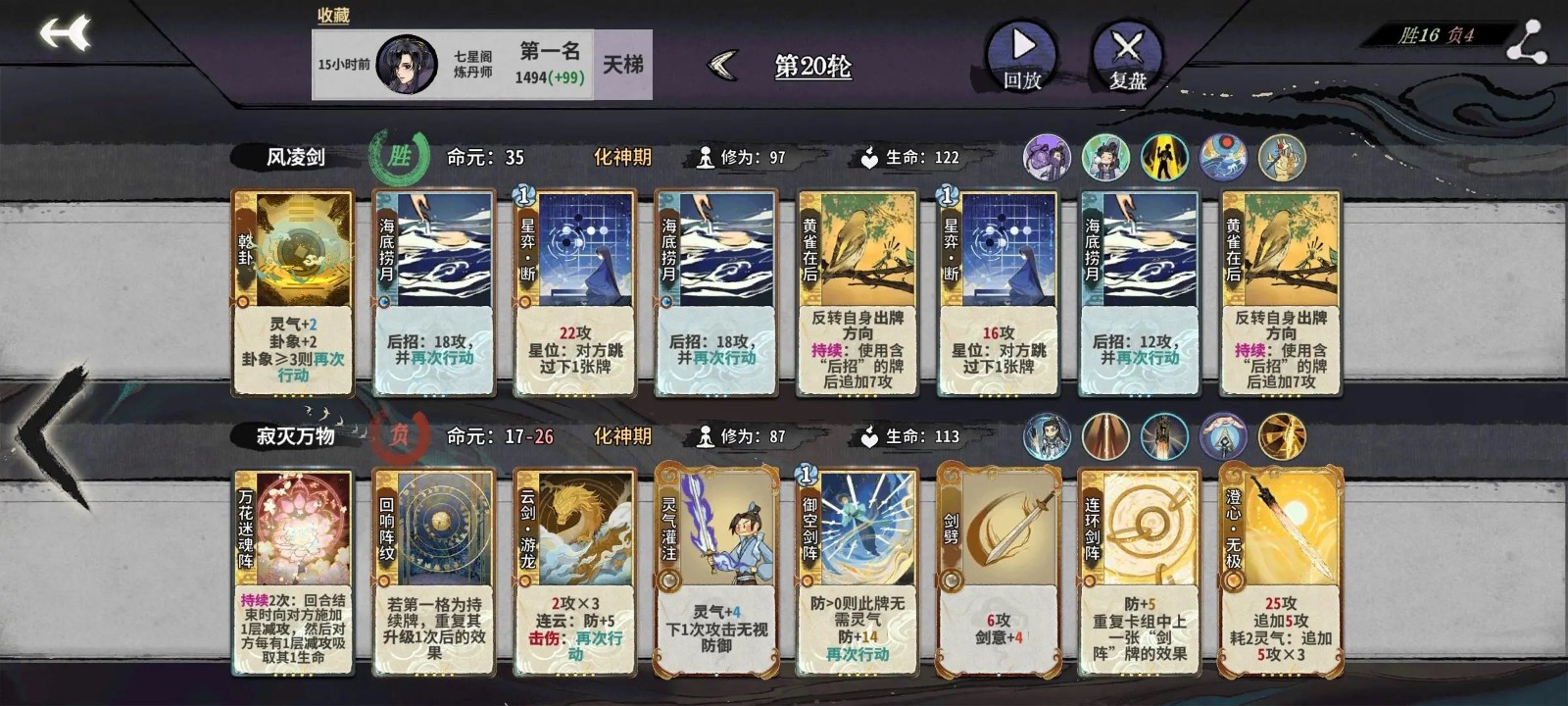1568x706 pixels.
Task: View the 七星阁 炼丹师 player avatar
Action: click(x=406, y=65)
